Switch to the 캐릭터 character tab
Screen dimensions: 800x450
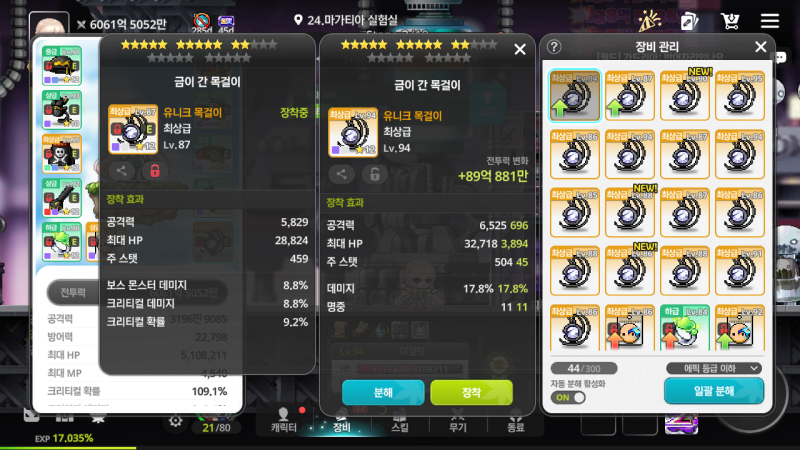pos(284,420)
